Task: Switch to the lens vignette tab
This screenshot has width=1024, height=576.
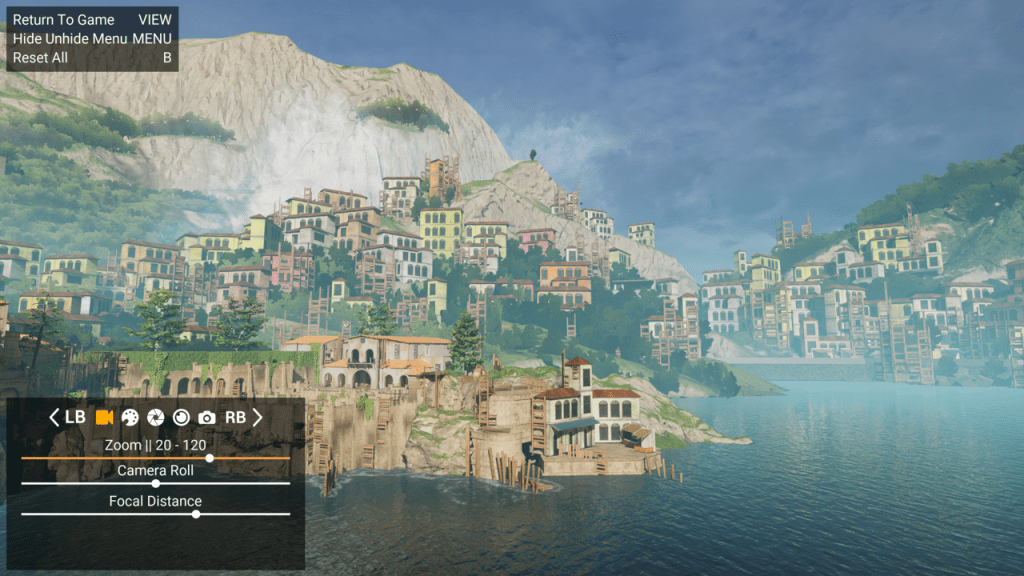Action: coord(181,417)
